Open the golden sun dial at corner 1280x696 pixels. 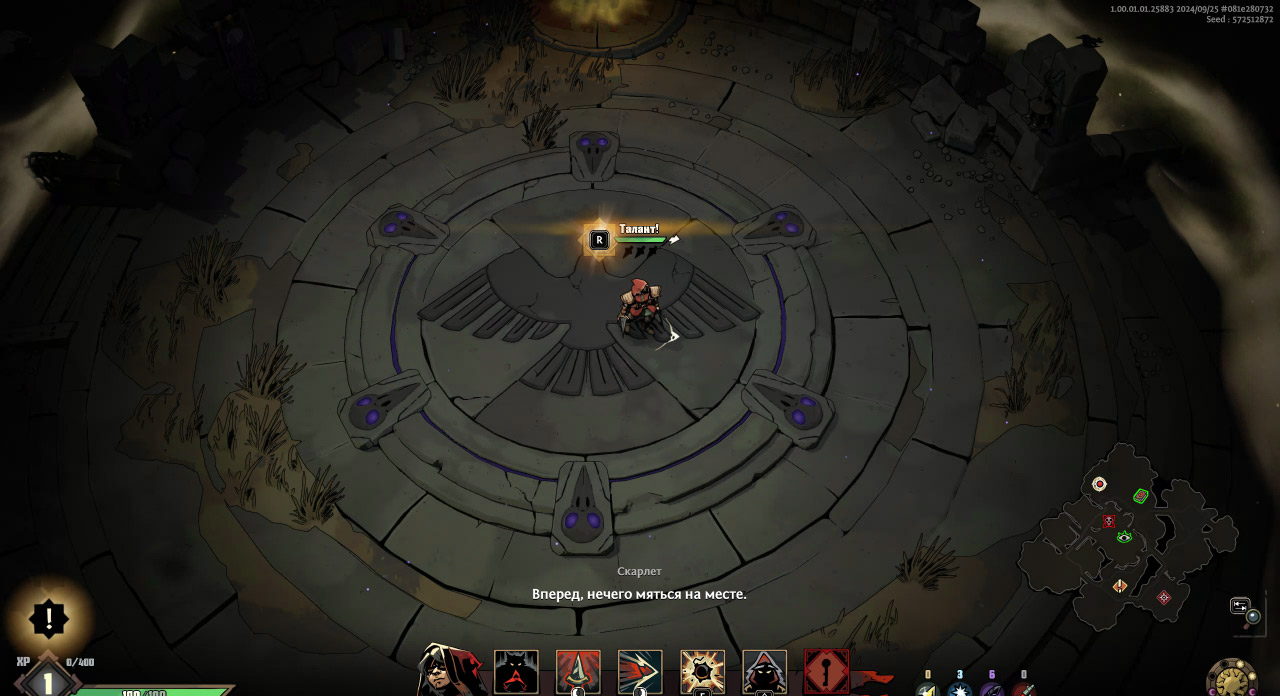1232,680
